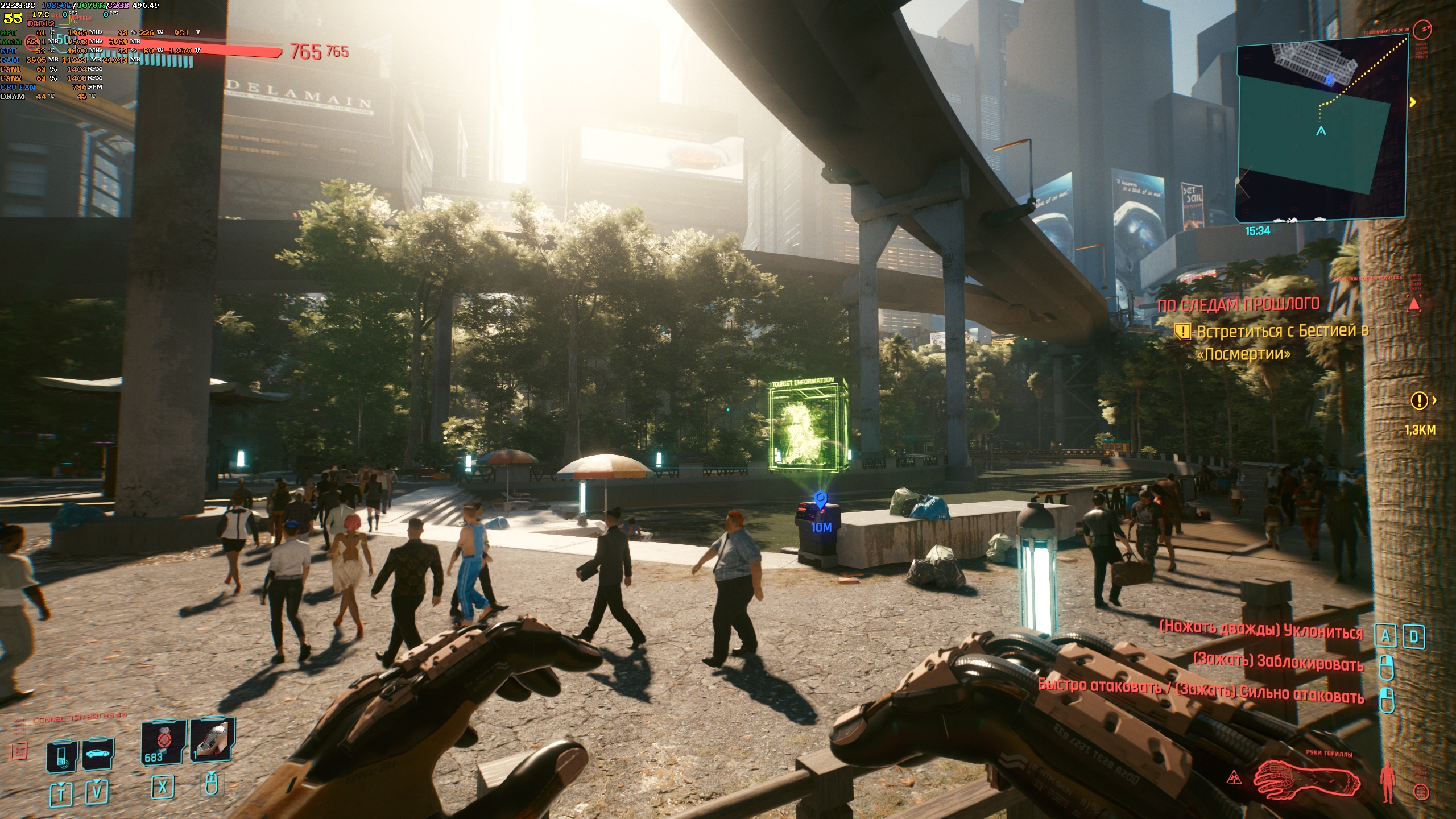Image resolution: width=1456 pixels, height=819 pixels.
Task: Click the quest title «По следам прошлого»
Action: (x=1238, y=305)
